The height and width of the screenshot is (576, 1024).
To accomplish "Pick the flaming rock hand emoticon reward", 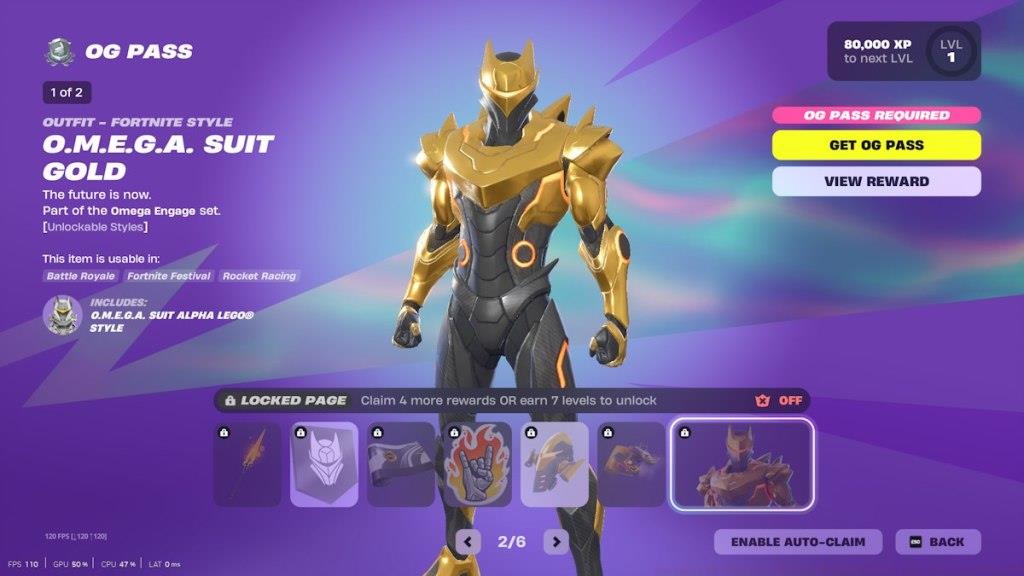I will click(x=478, y=464).
